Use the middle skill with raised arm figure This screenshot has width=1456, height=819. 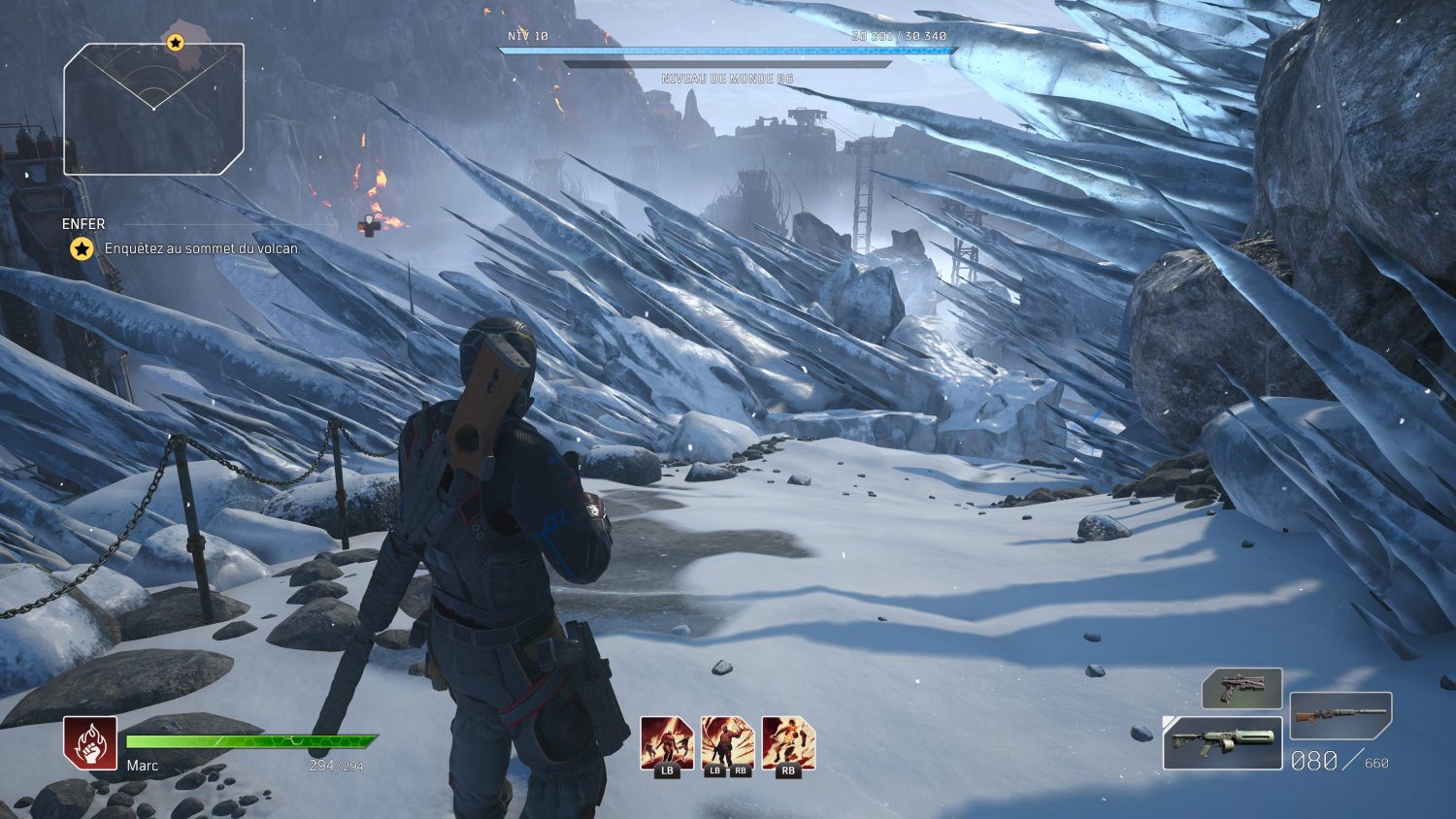tap(727, 743)
